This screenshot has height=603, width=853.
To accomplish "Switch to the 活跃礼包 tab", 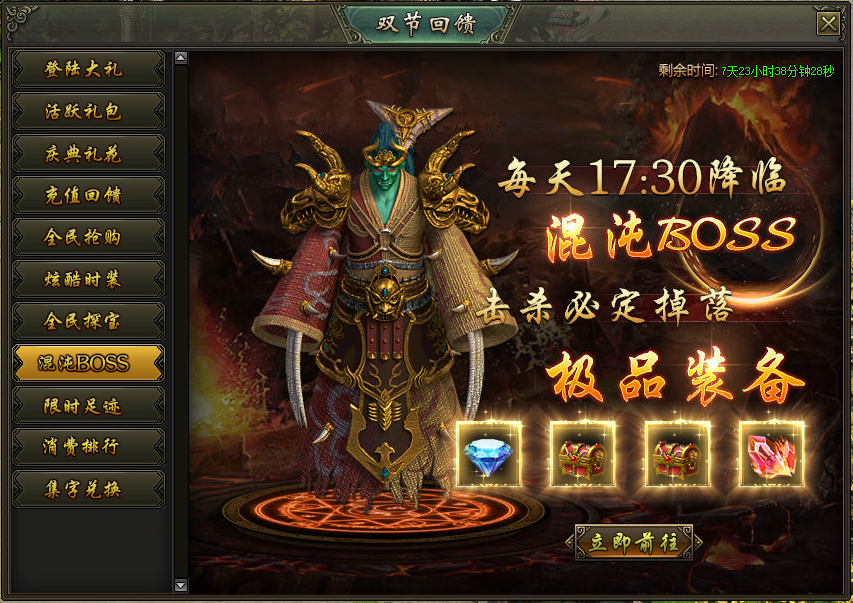I will click(88, 111).
